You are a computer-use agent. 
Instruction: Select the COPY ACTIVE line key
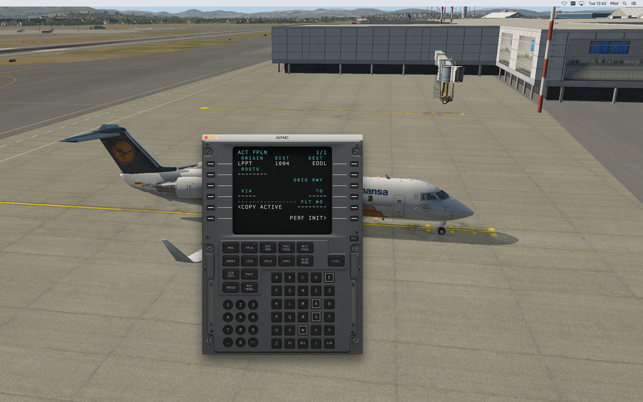(x=210, y=207)
